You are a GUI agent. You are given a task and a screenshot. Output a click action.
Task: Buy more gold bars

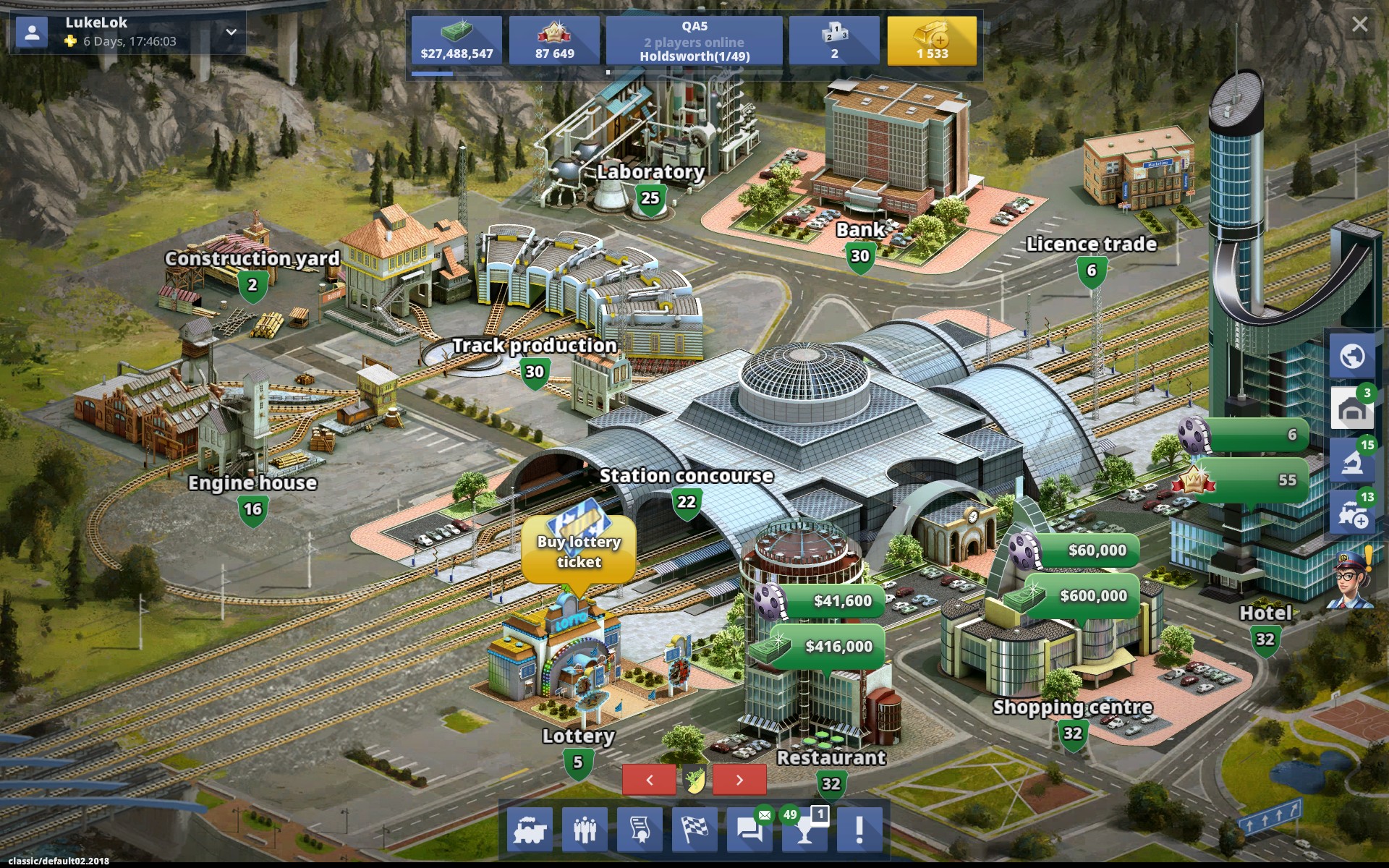point(932,41)
